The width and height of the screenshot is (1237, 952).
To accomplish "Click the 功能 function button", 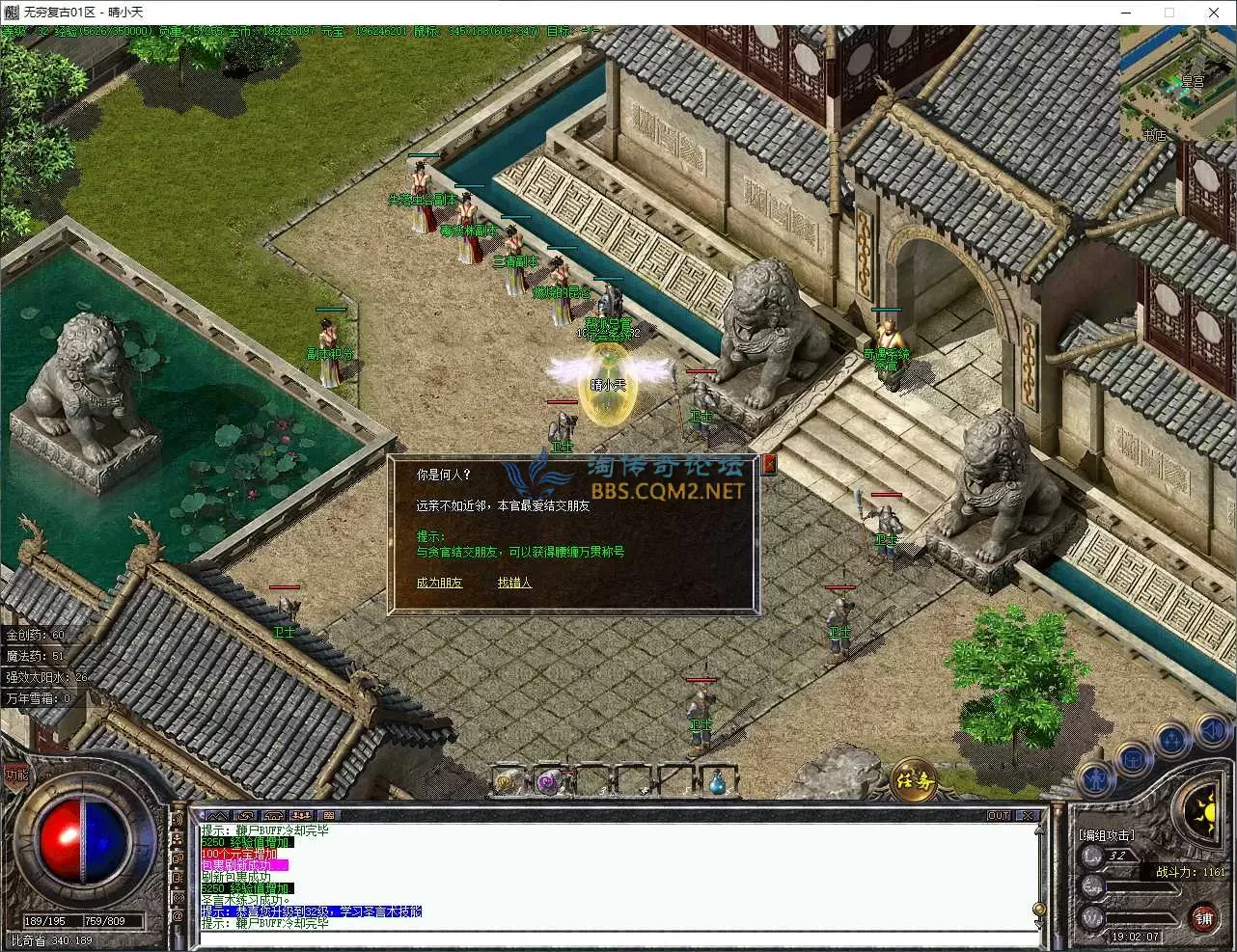I will [x=16, y=774].
